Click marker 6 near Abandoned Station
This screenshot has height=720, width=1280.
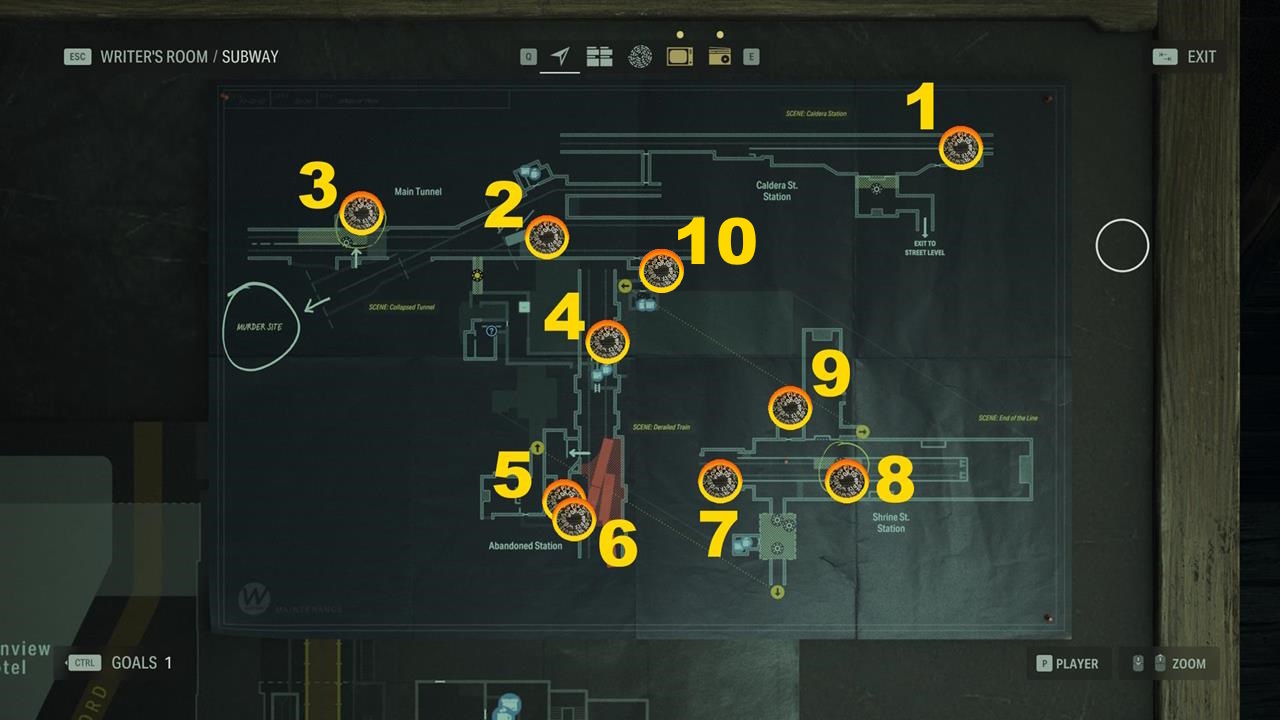(573, 517)
